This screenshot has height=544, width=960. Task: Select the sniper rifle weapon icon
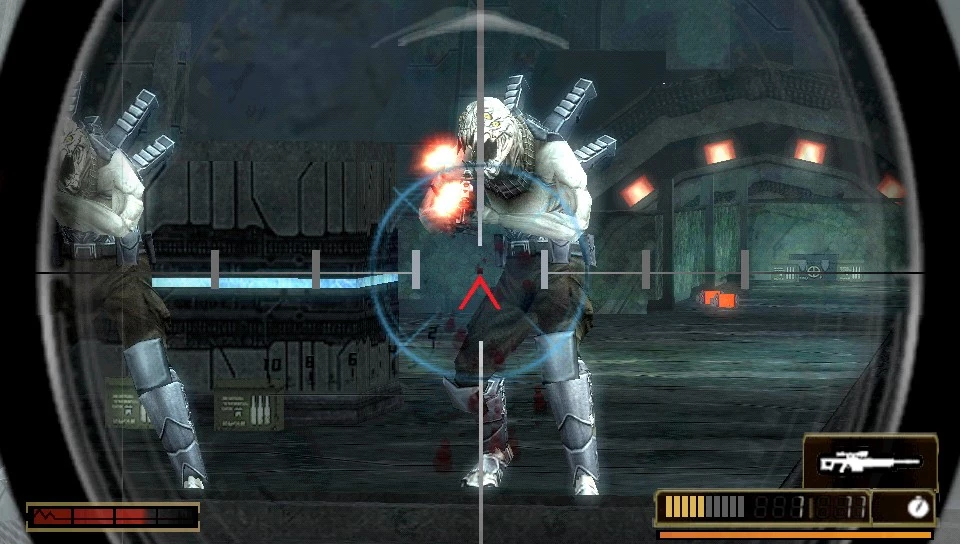[x=869, y=462]
